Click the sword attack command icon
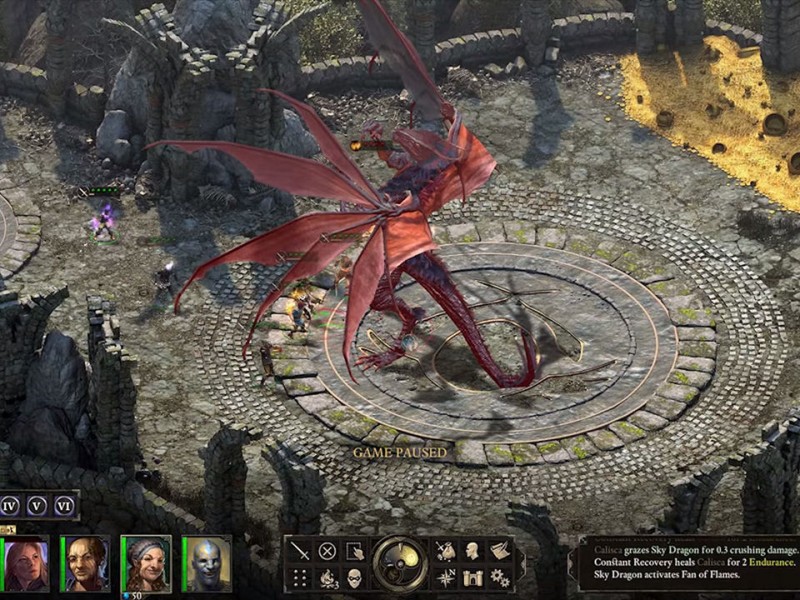Viewport: 800px width, 600px height. 300,551
